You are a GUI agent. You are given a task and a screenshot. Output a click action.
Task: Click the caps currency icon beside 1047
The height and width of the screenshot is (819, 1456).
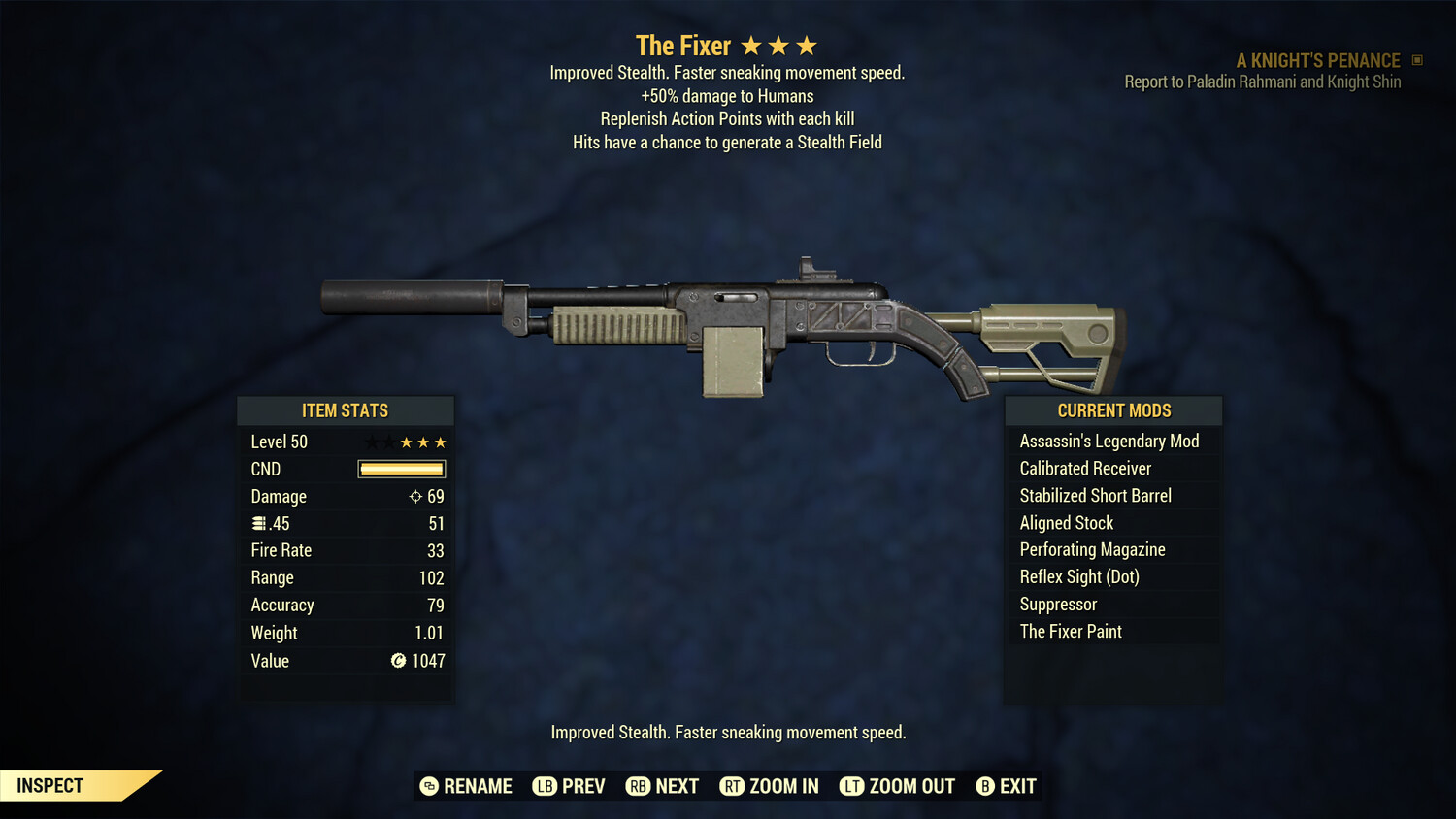pos(397,661)
